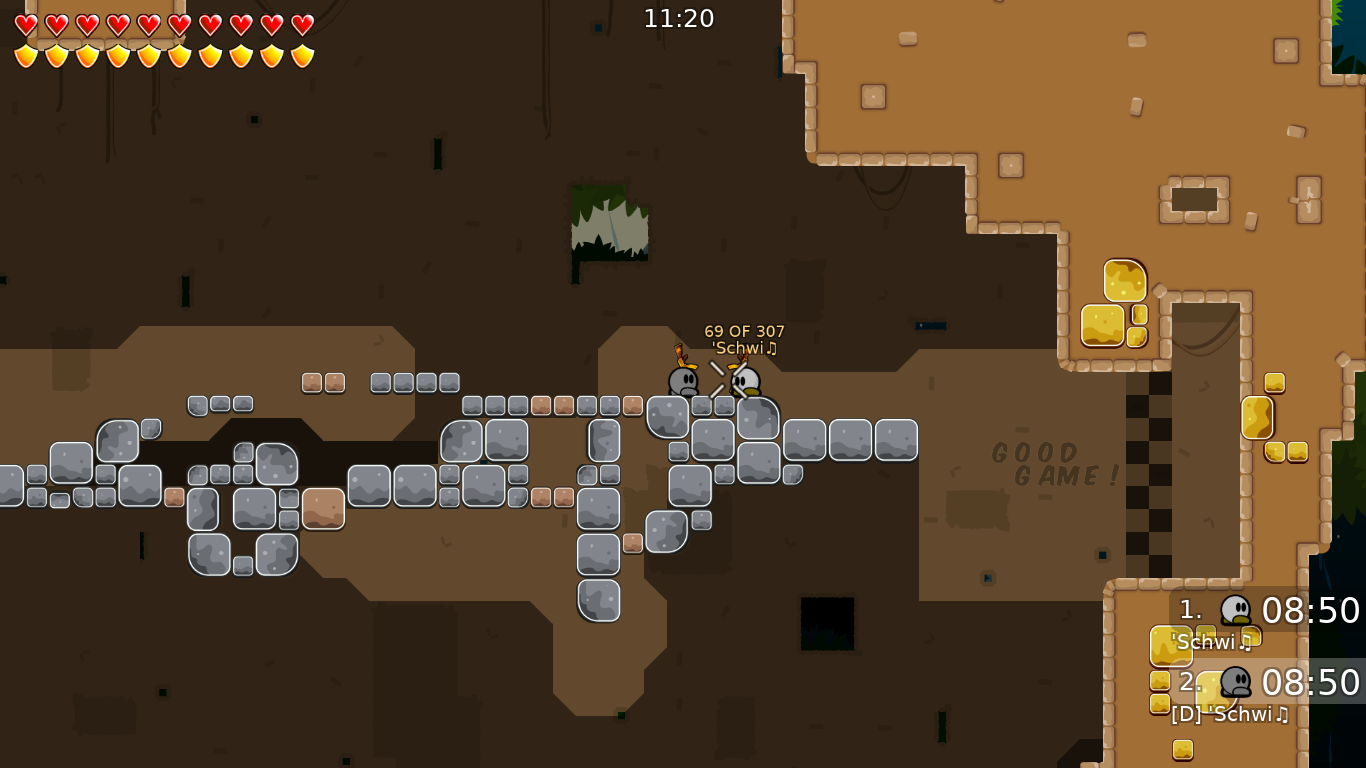
Task: Click the dark player avatar next to rank 2
Action: (x=1237, y=684)
